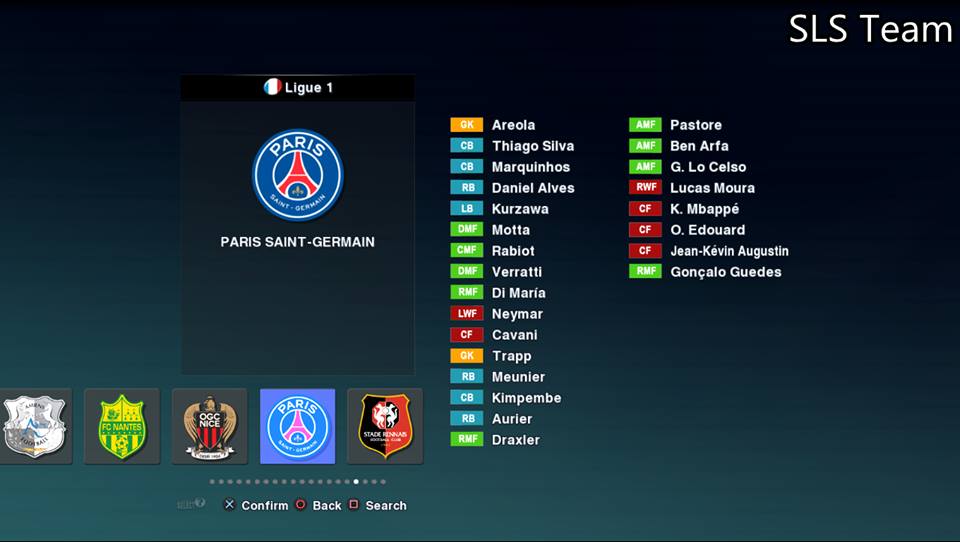
Task: Choose Marquinhos from the player list
Action: [x=530, y=167]
